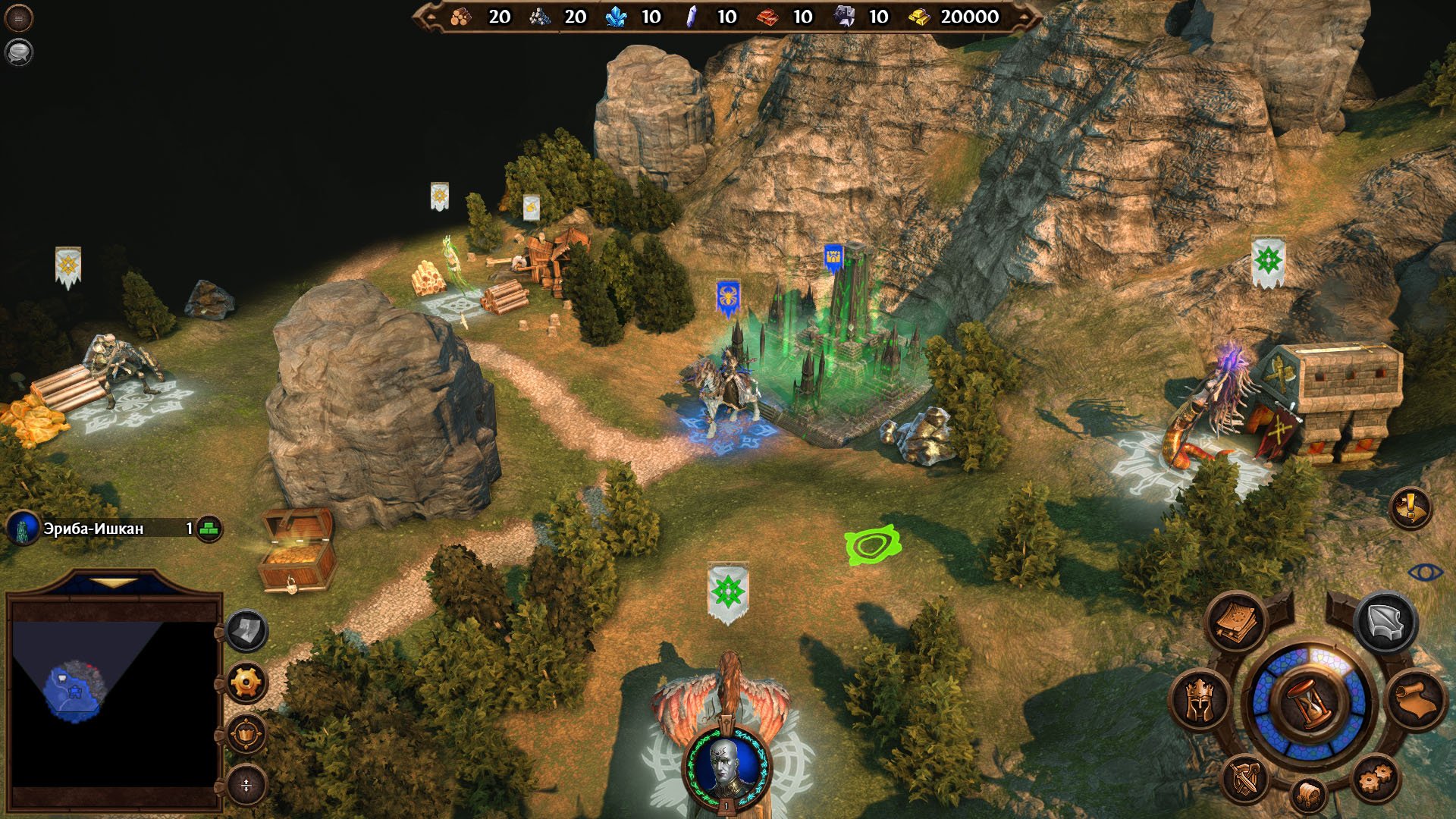Open the parchment scroll button

coord(1417,700)
